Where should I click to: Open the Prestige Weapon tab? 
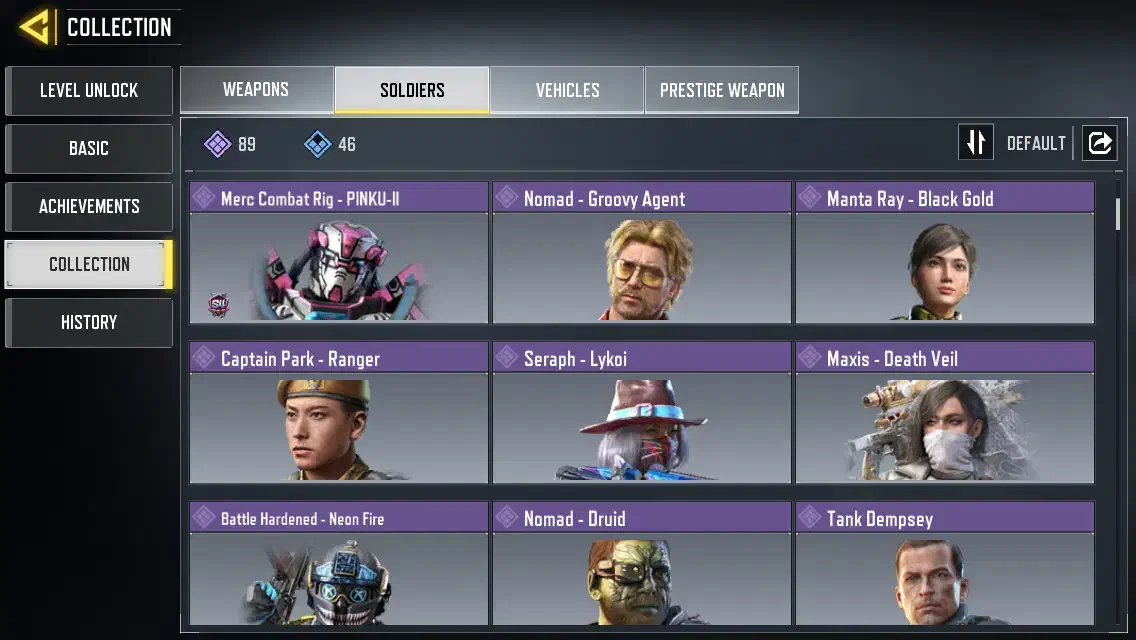[722, 90]
